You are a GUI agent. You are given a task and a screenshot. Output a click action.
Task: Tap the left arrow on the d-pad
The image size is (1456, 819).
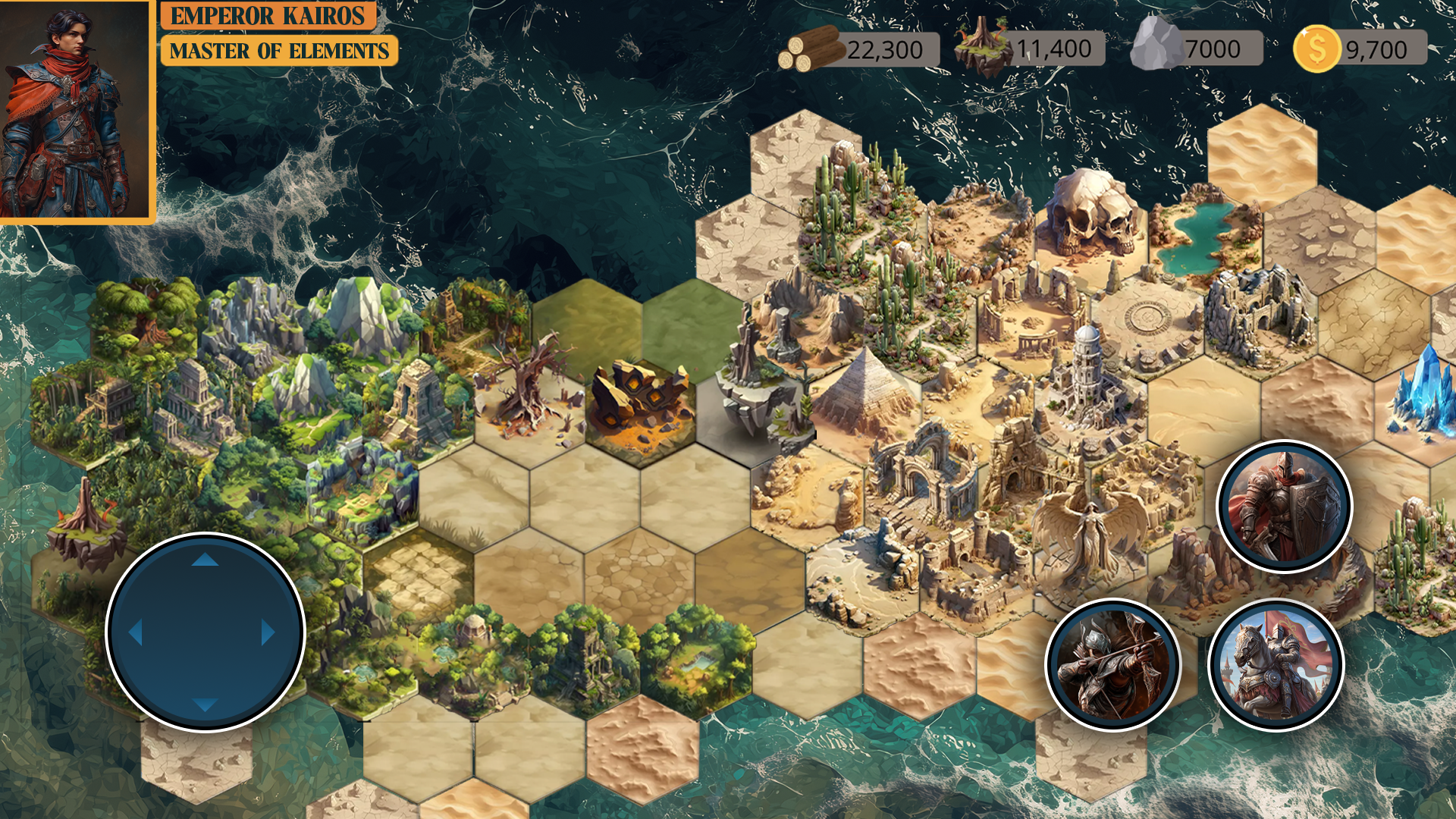click(x=136, y=632)
